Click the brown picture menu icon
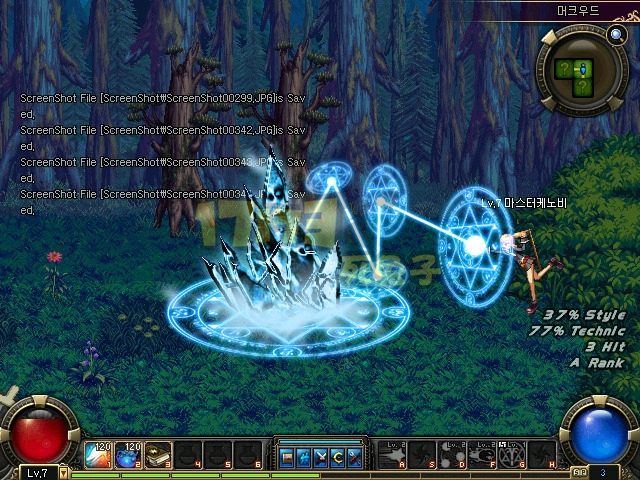Screen dimensions: 640x480 tap(287, 458)
